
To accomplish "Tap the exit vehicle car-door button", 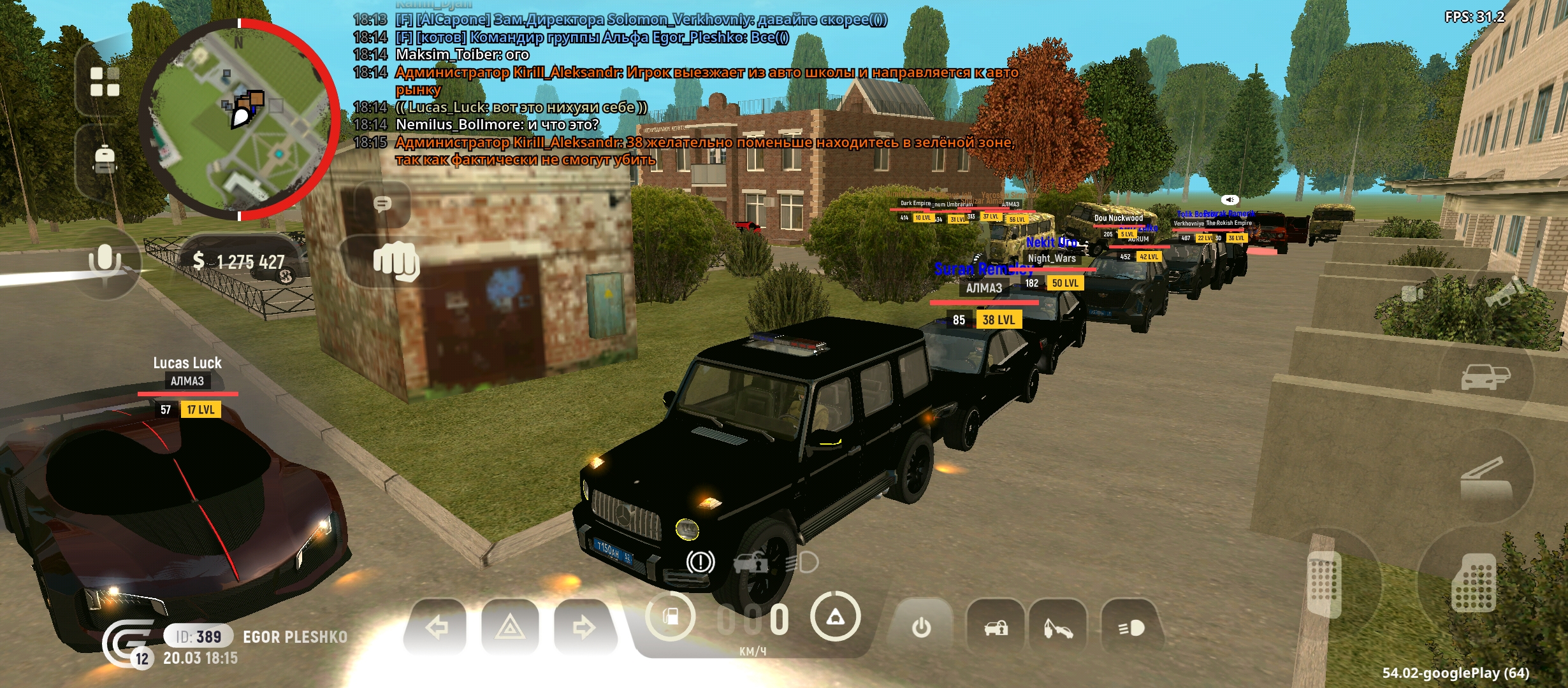I will [1485, 377].
